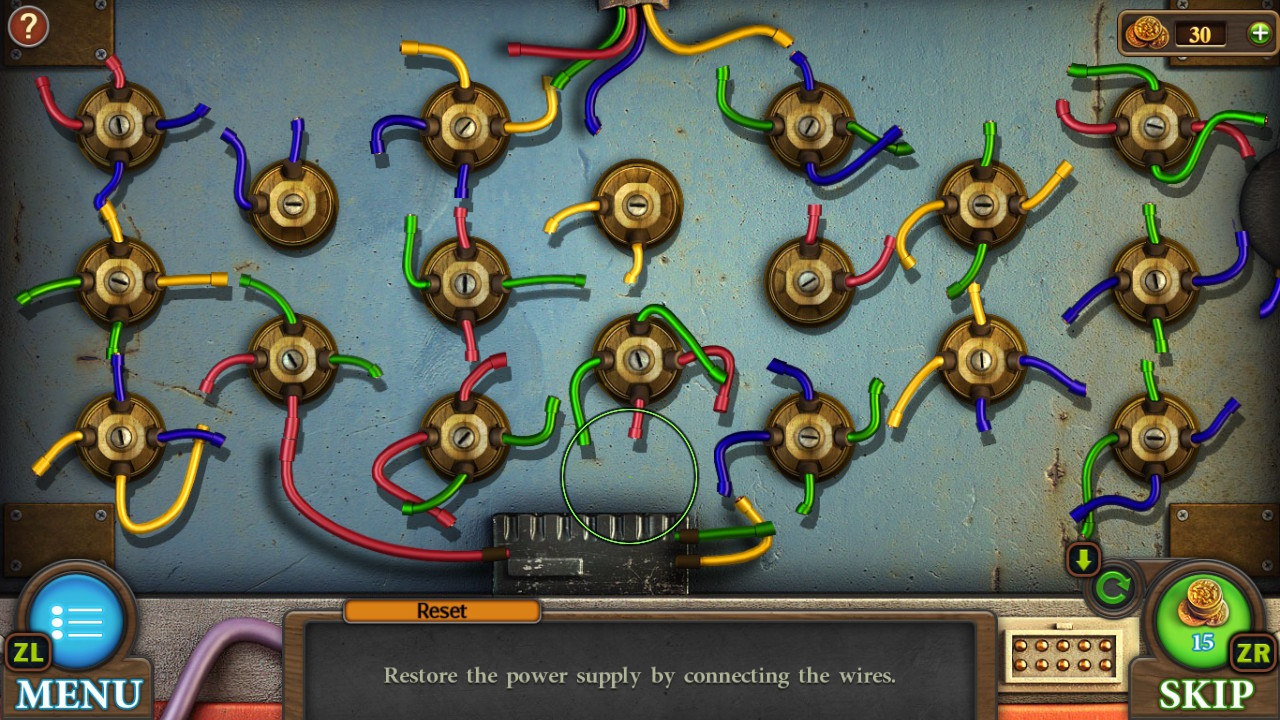The height and width of the screenshot is (720, 1280).
Task: Click the ZL badge next to MENU
Action: [28, 654]
